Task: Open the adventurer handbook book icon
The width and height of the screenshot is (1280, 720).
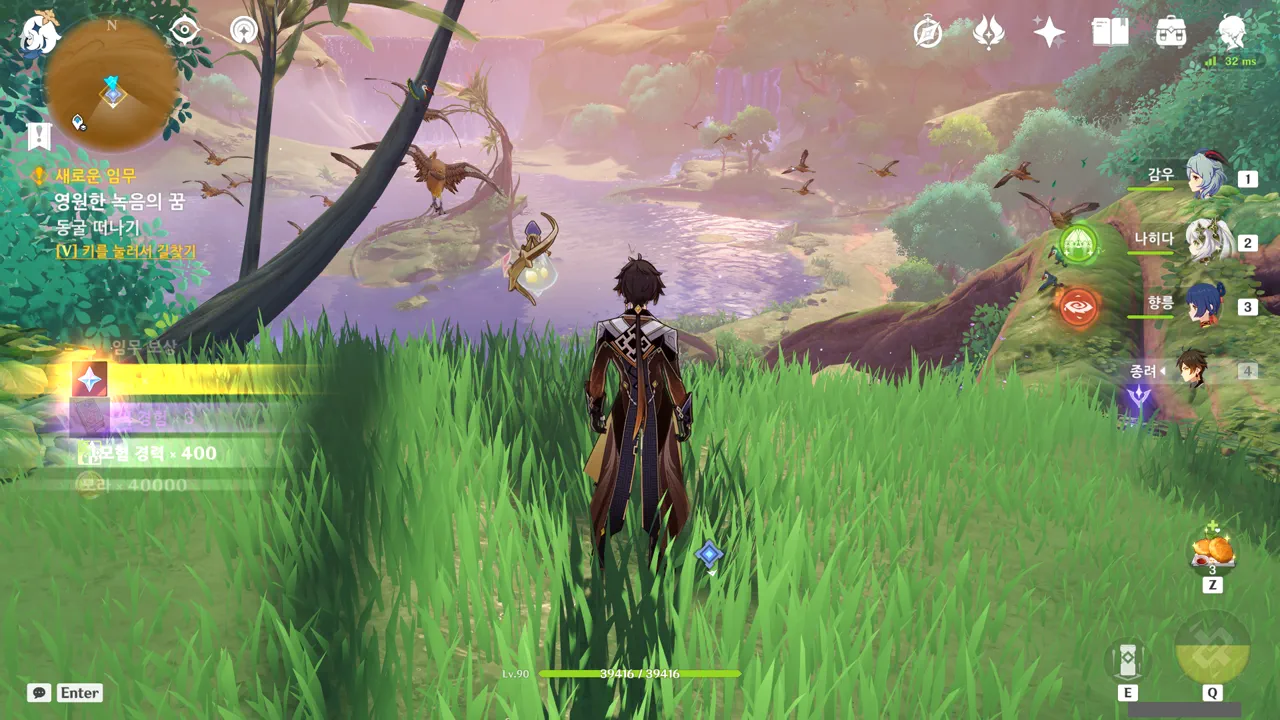Action: (1110, 33)
